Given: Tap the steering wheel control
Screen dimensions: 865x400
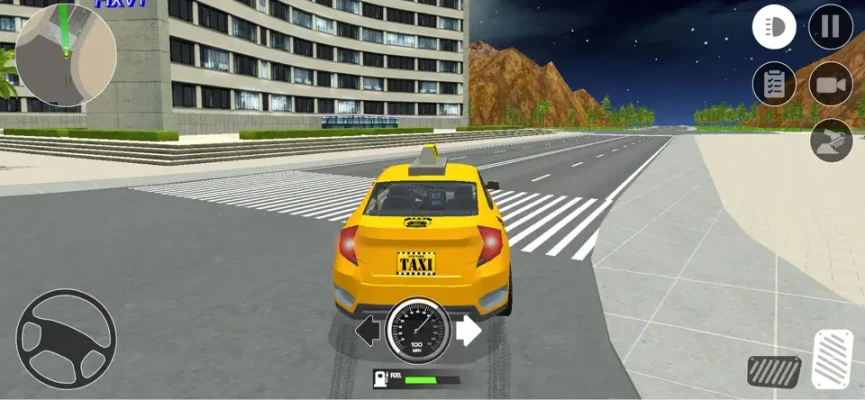Looking at the screenshot, I should (x=66, y=339).
